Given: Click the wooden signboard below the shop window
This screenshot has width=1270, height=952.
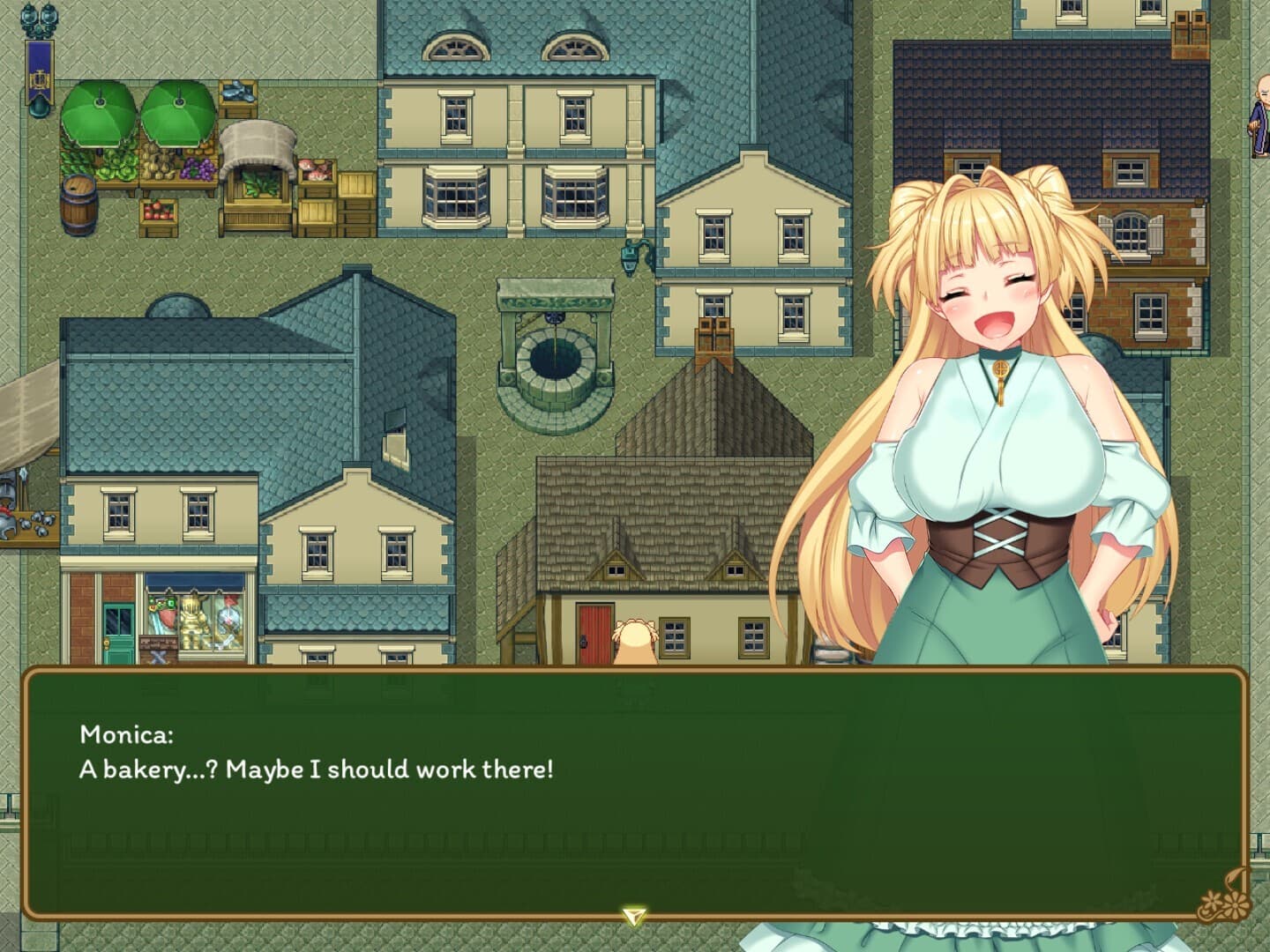Looking at the screenshot, I should click(x=157, y=648).
